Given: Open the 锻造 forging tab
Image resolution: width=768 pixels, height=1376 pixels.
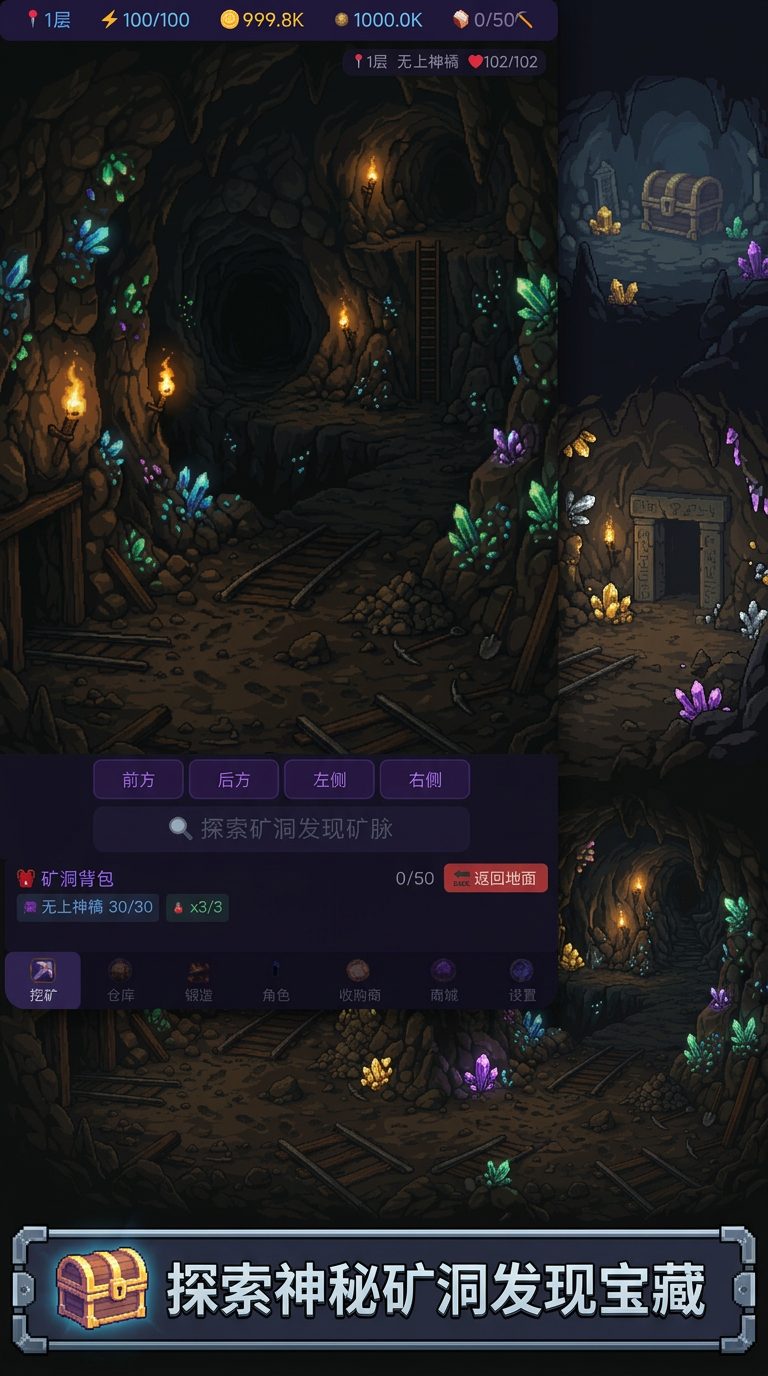Looking at the screenshot, I should (198, 981).
